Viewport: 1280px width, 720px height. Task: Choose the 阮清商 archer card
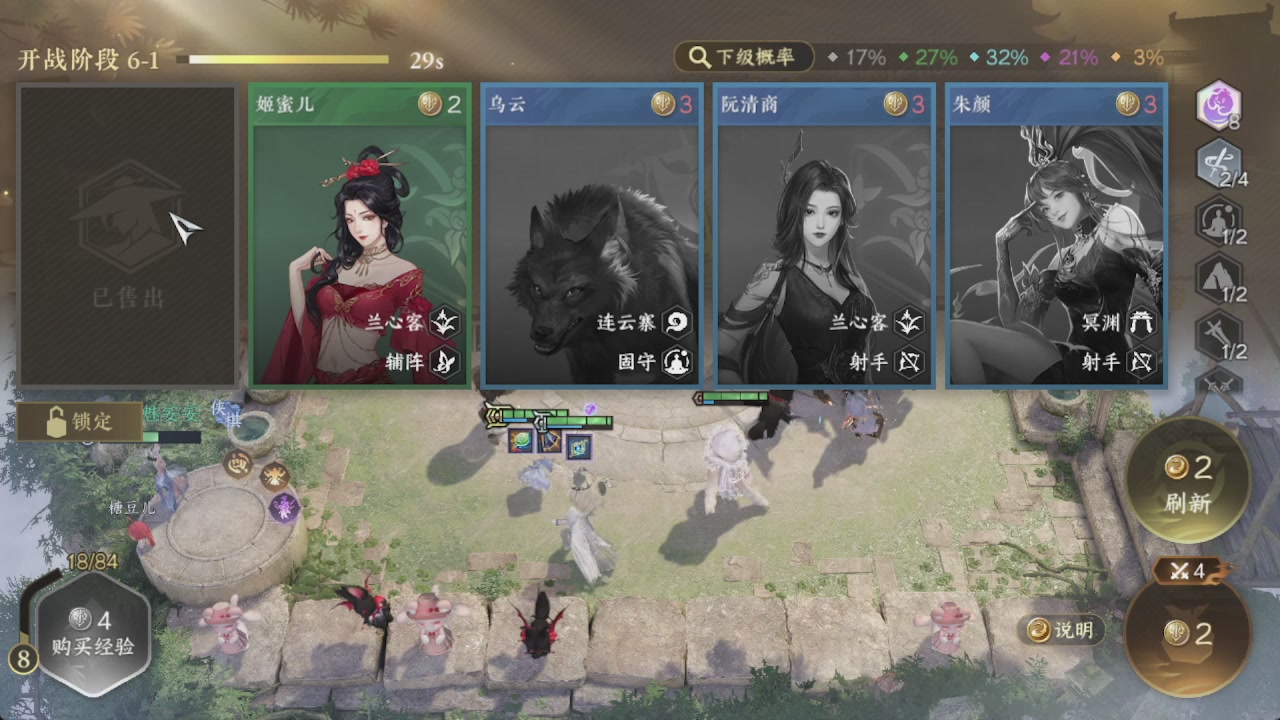pos(824,236)
